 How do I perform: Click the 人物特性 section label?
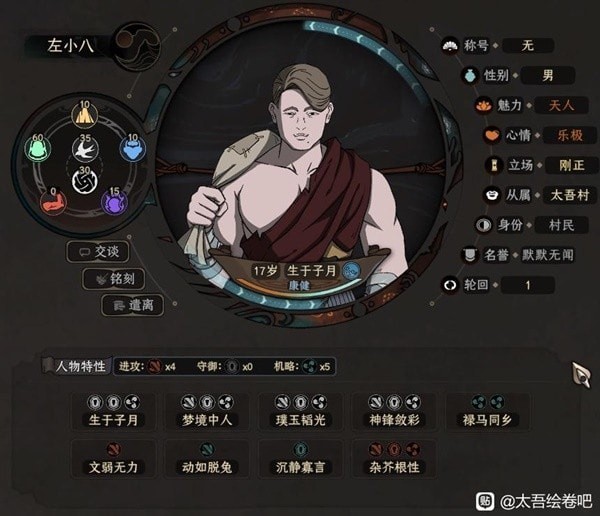(x=77, y=366)
